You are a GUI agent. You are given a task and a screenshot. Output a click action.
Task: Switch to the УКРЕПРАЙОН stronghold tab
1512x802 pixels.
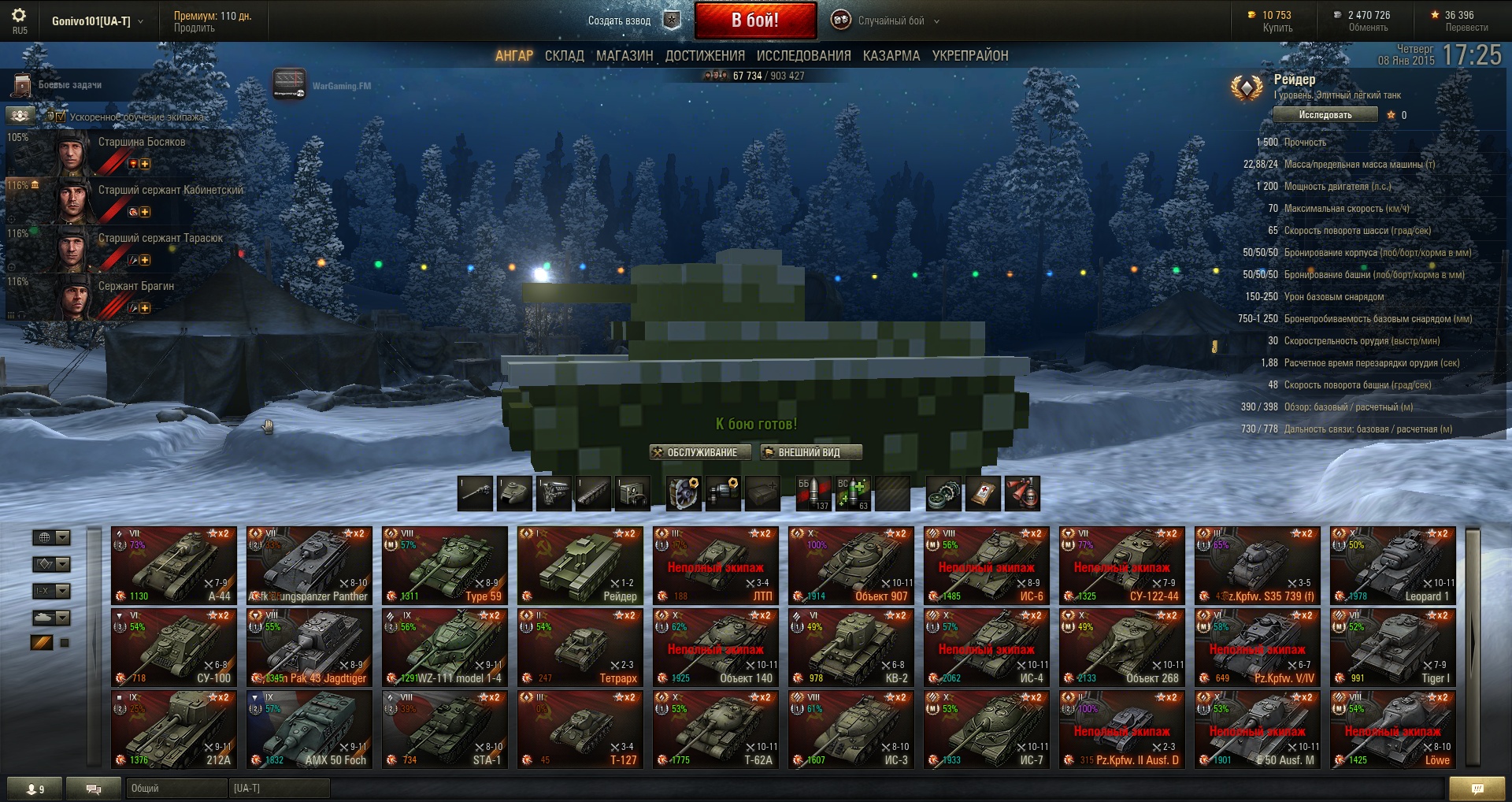969,56
